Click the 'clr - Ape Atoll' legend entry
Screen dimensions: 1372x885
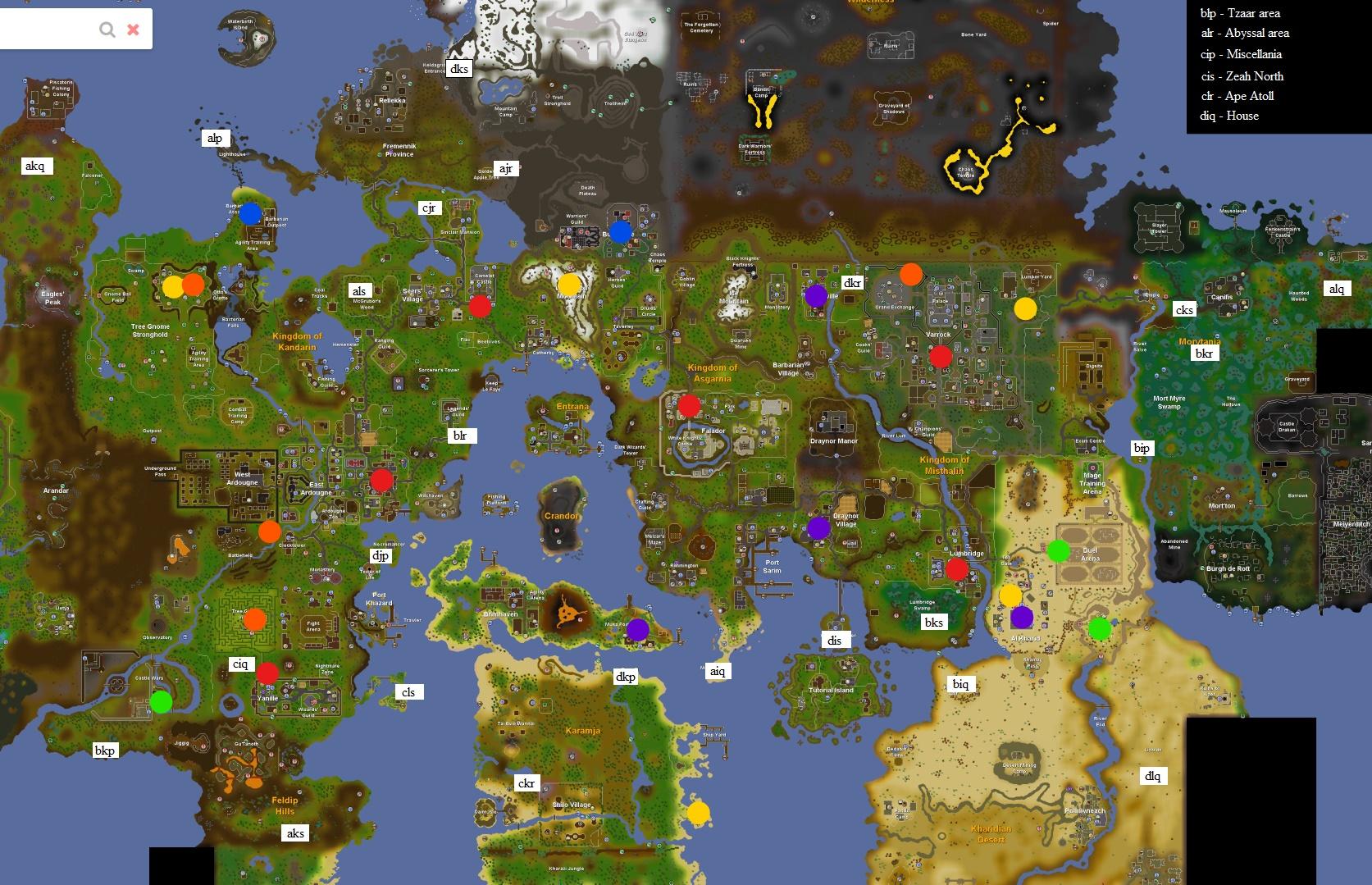1237,96
